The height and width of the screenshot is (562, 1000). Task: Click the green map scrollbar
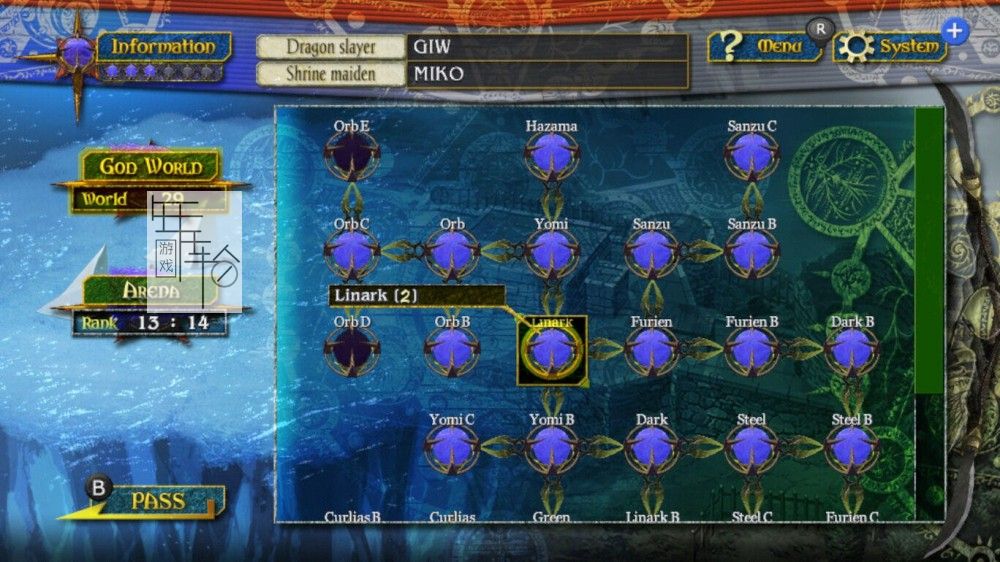[x=929, y=250]
